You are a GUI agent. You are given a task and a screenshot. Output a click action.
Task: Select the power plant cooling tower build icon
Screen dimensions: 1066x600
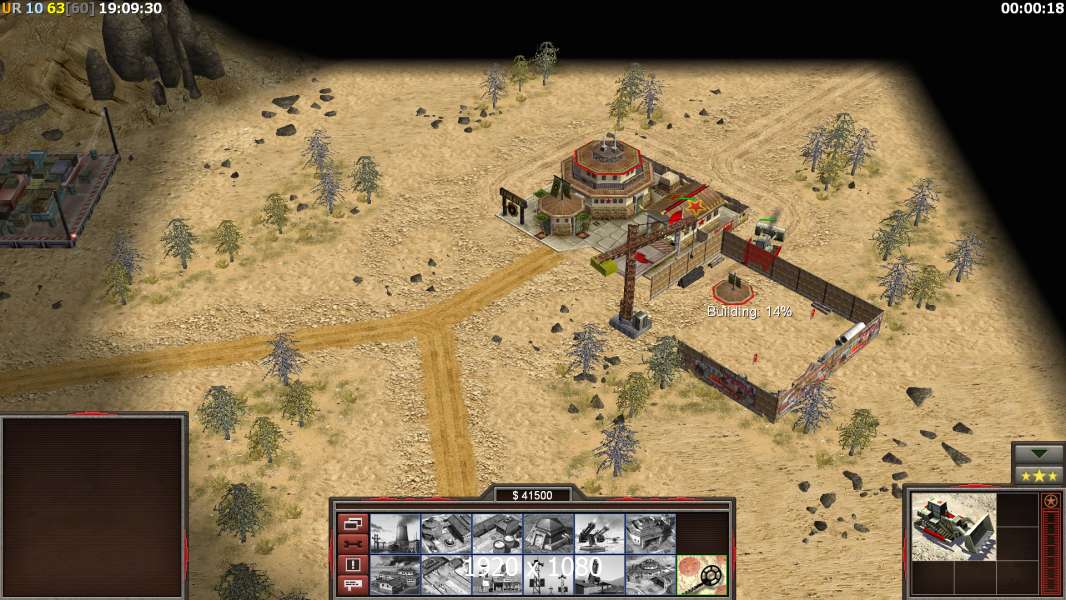click(395, 534)
